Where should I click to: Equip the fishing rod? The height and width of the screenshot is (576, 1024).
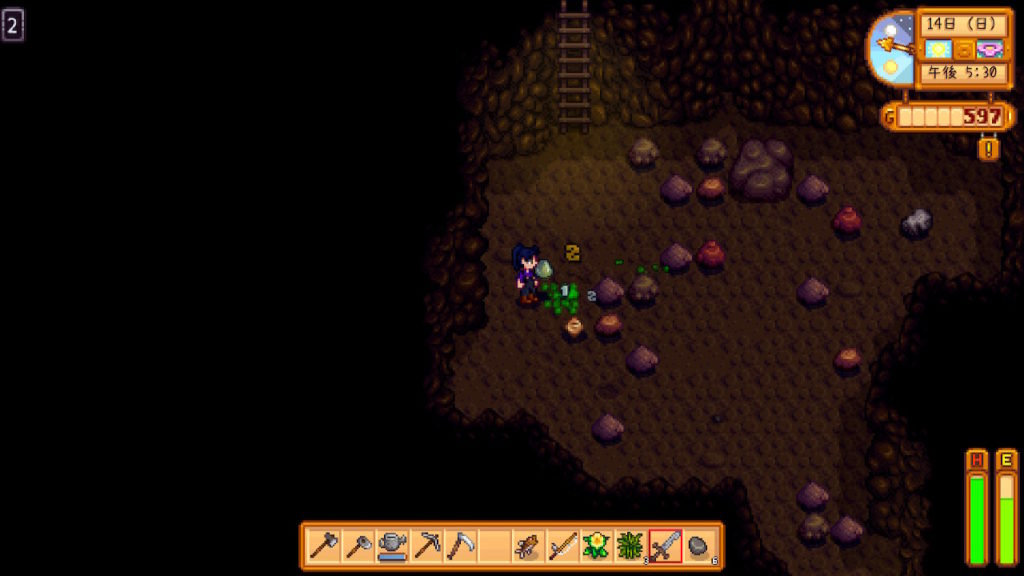pos(562,546)
